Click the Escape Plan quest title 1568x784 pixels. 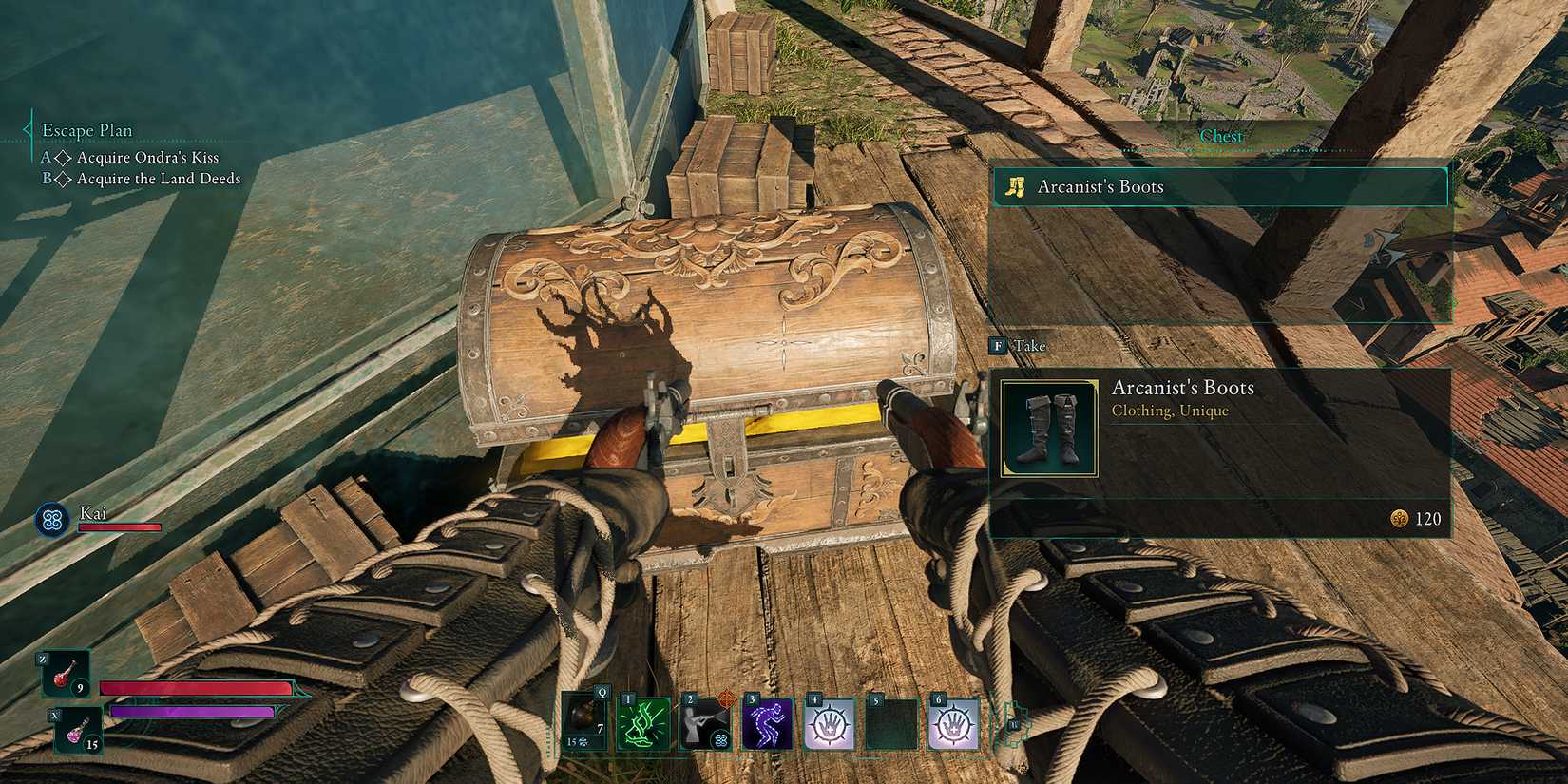pyautogui.click(x=87, y=130)
